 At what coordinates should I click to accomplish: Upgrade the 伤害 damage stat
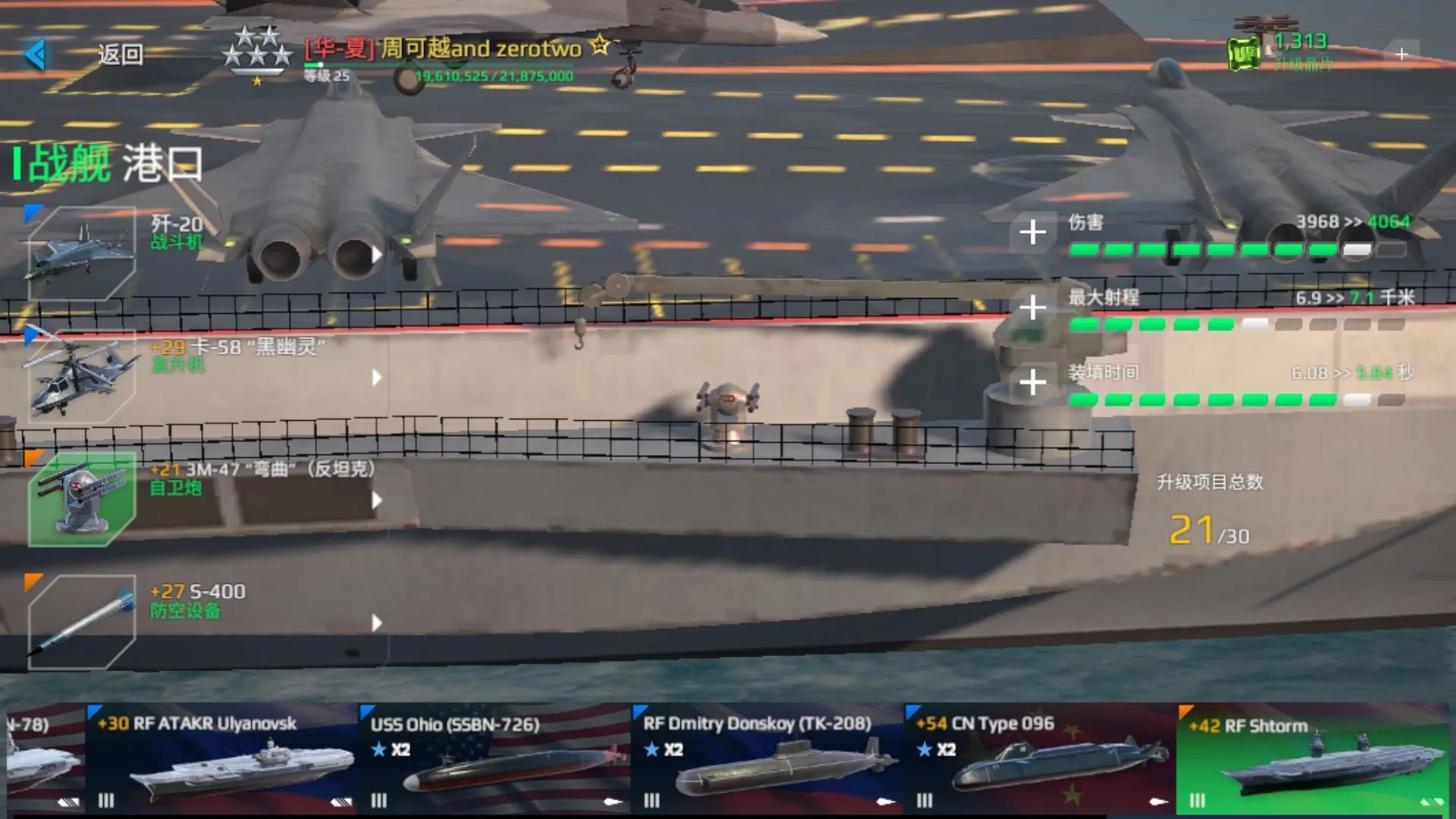(1032, 232)
